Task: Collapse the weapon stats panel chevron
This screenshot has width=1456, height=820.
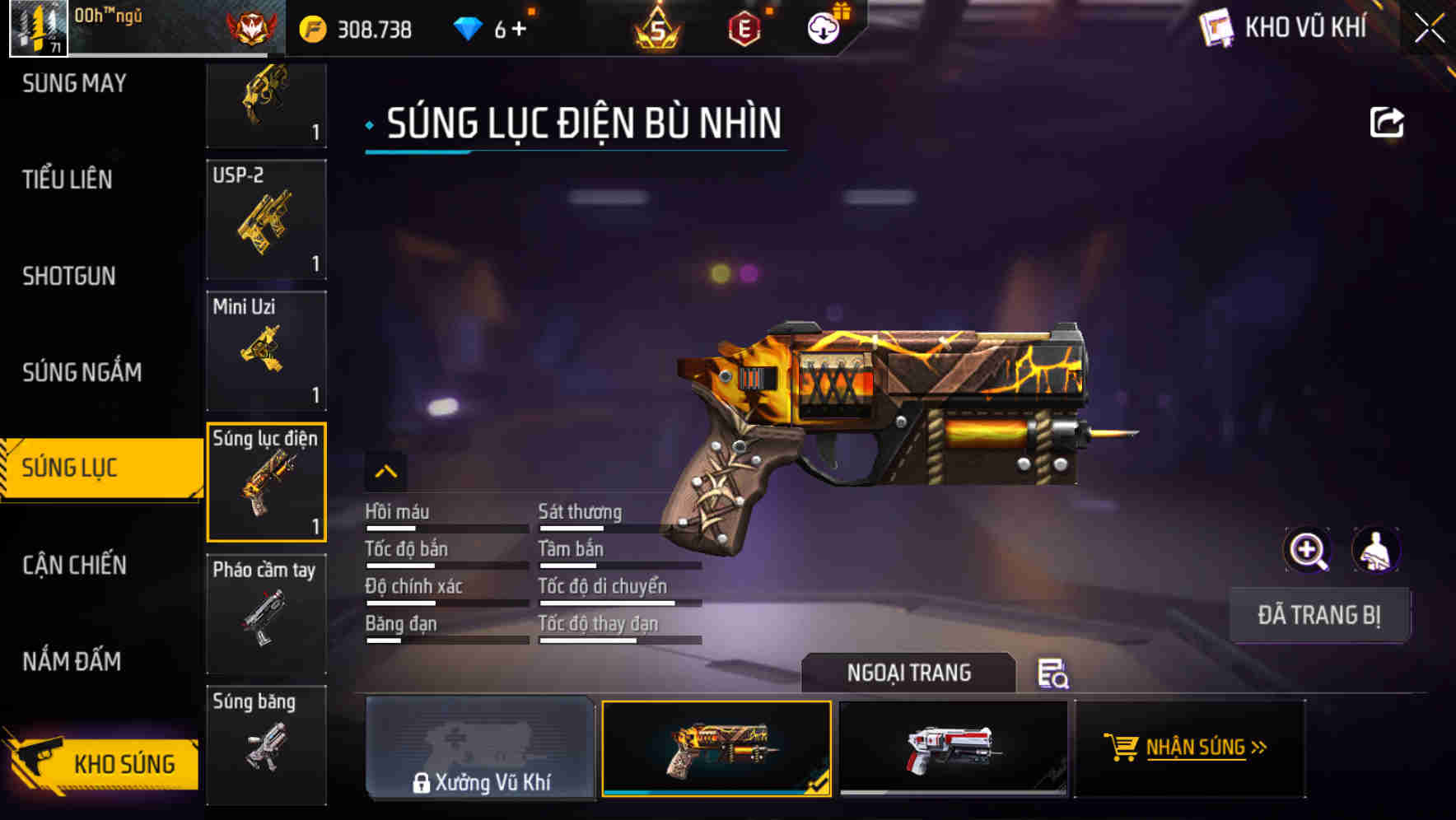Action: [x=386, y=472]
